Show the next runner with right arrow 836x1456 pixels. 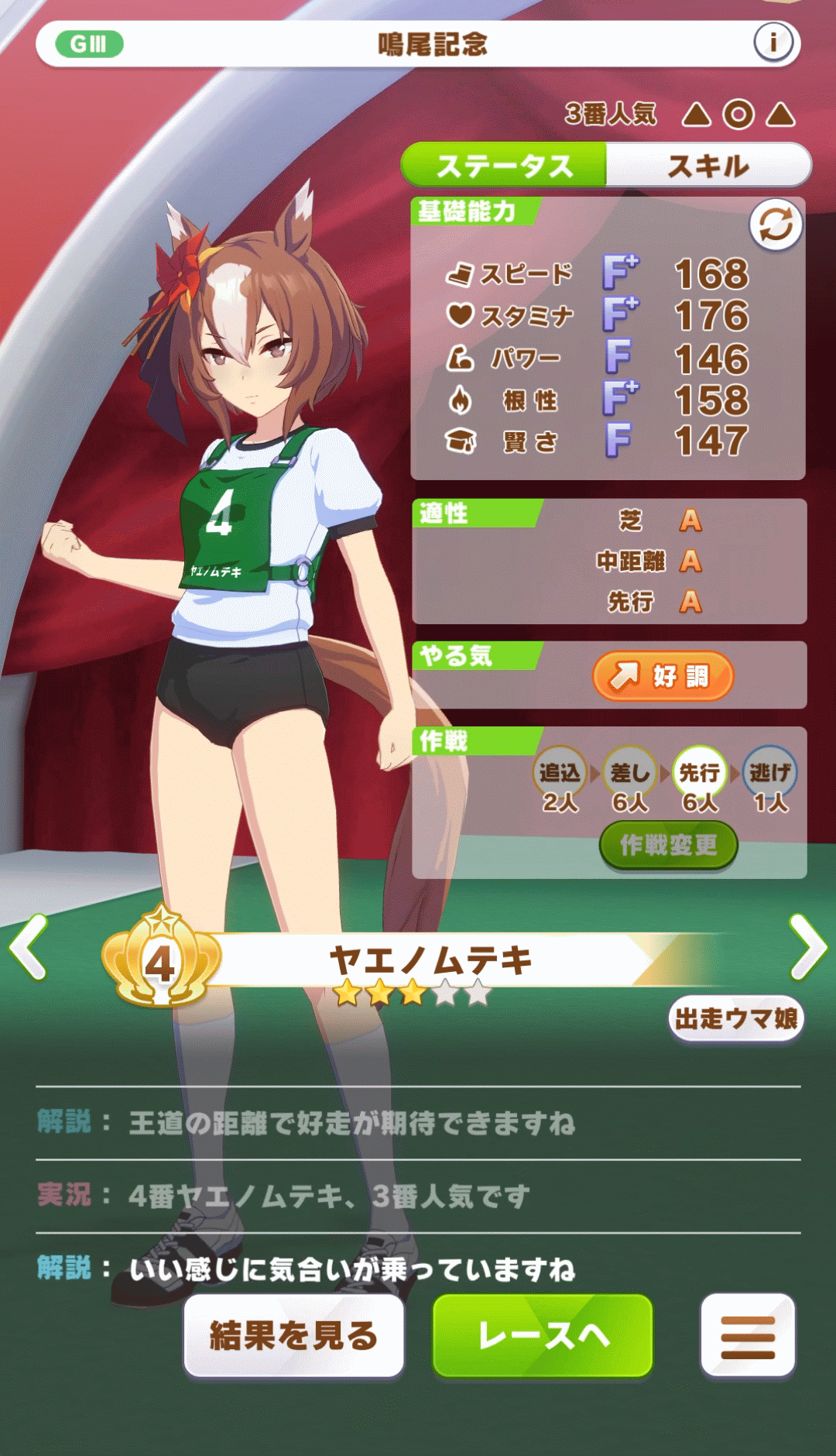point(807,946)
